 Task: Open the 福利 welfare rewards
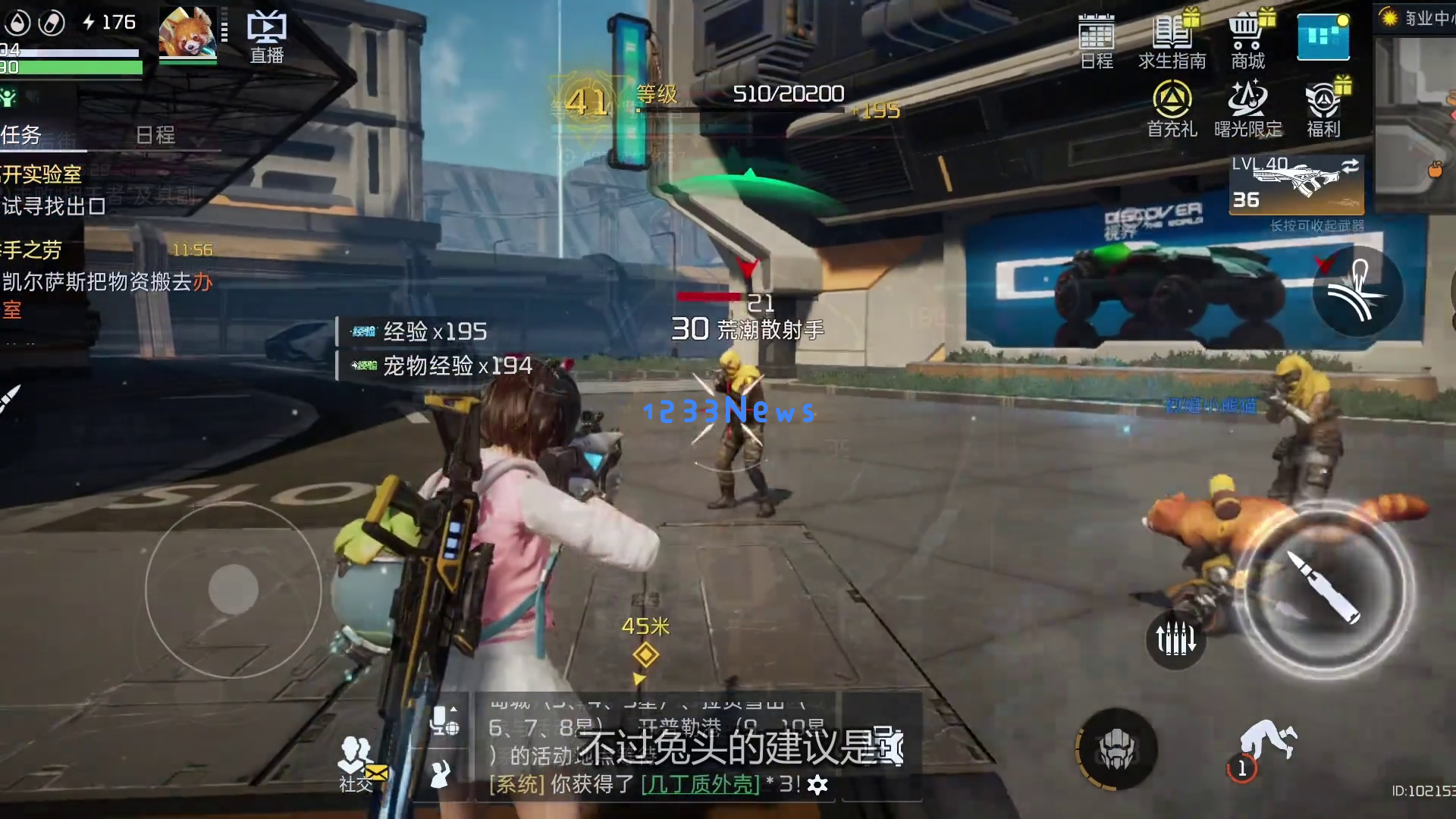1323,108
